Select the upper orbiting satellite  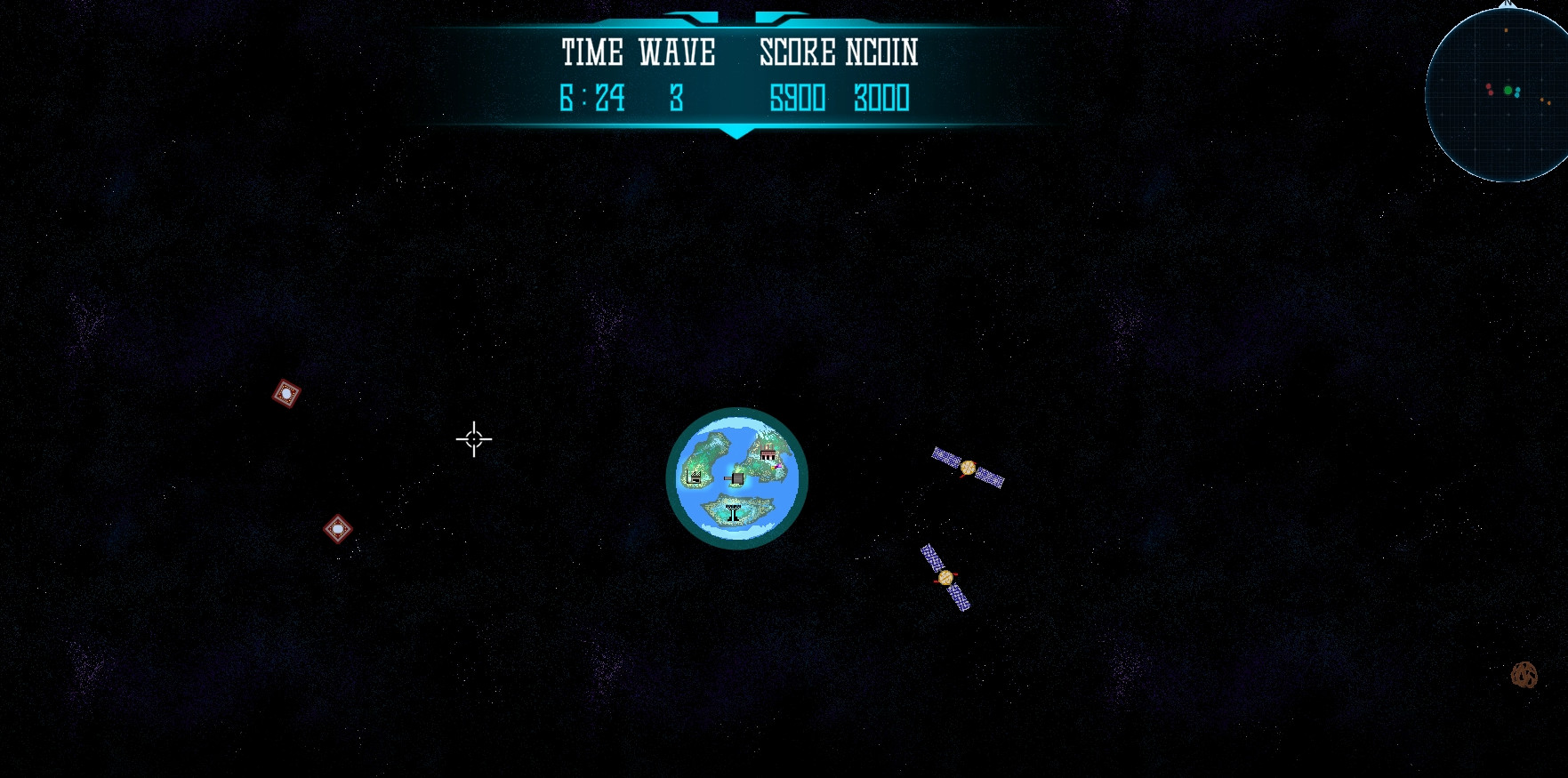(x=969, y=469)
